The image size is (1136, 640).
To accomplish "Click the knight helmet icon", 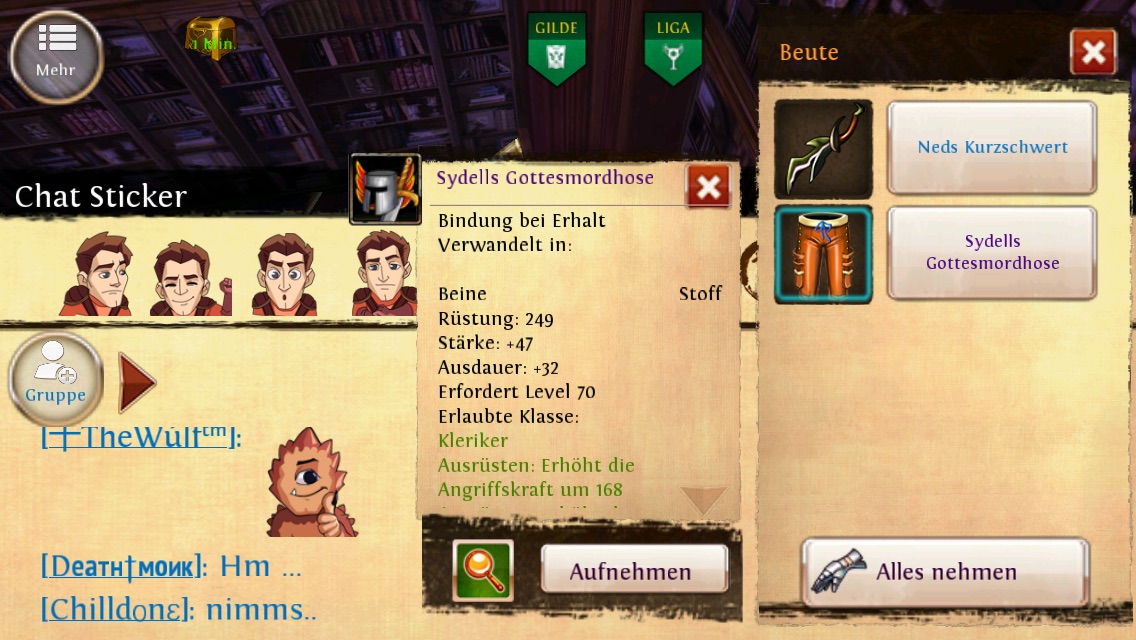I will (x=385, y=188).
